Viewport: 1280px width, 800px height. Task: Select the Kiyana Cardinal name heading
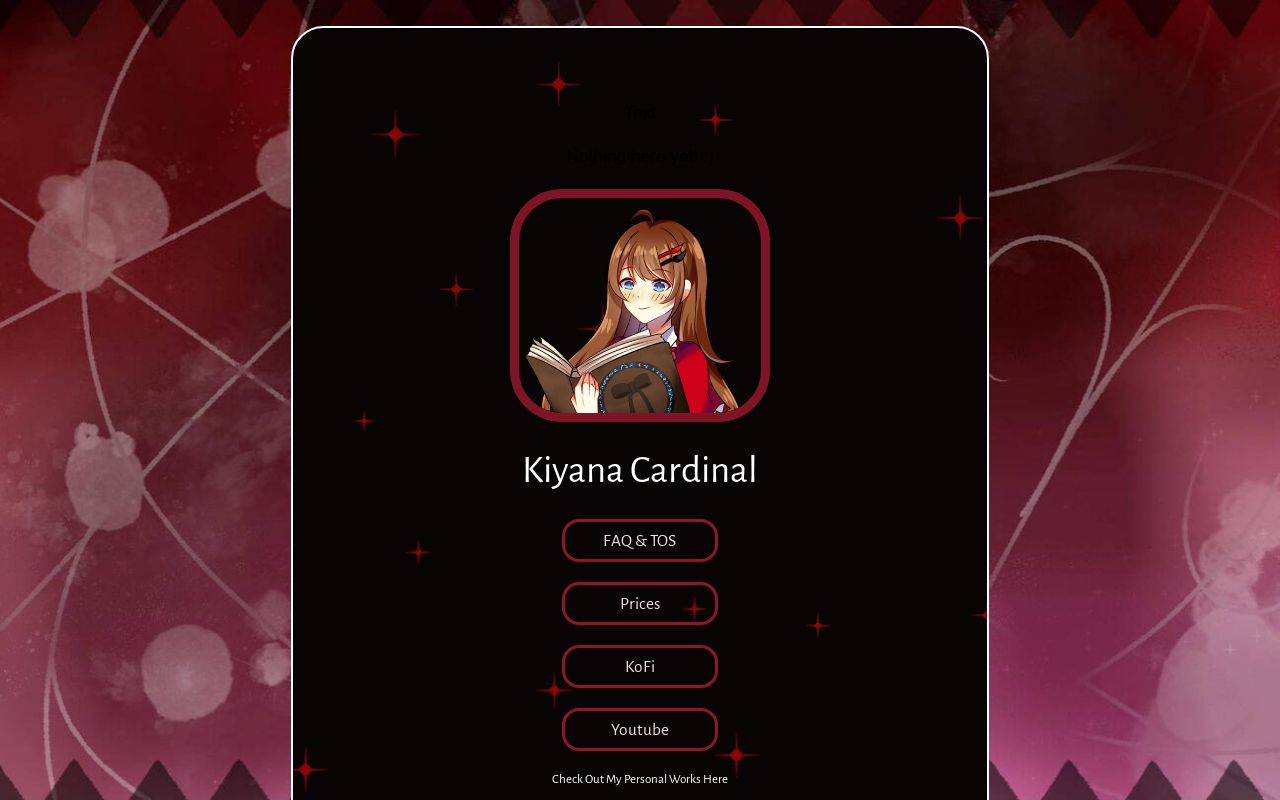pyautogui.click(x=640, y=470)
